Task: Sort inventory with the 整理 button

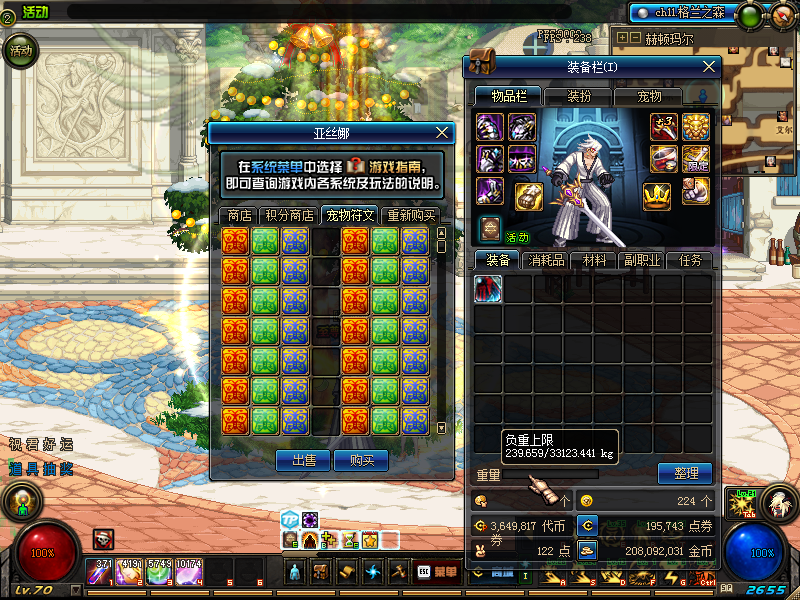Action: click(x=684, y=473)
